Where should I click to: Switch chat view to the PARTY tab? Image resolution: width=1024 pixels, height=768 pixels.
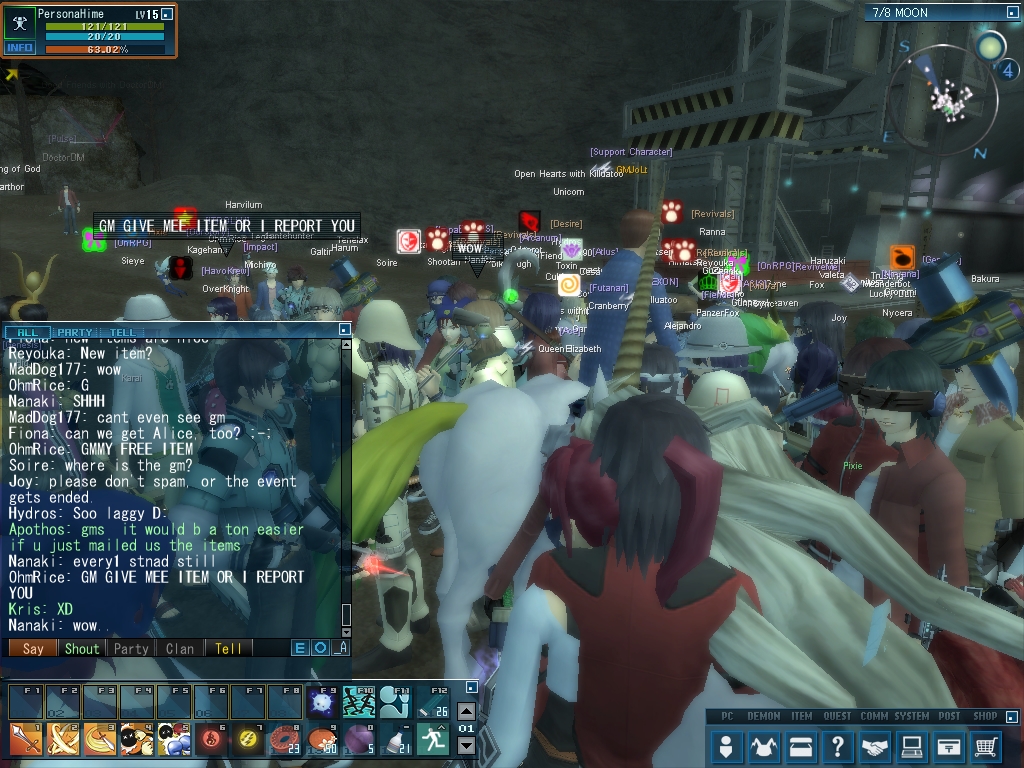coord(75,332)
